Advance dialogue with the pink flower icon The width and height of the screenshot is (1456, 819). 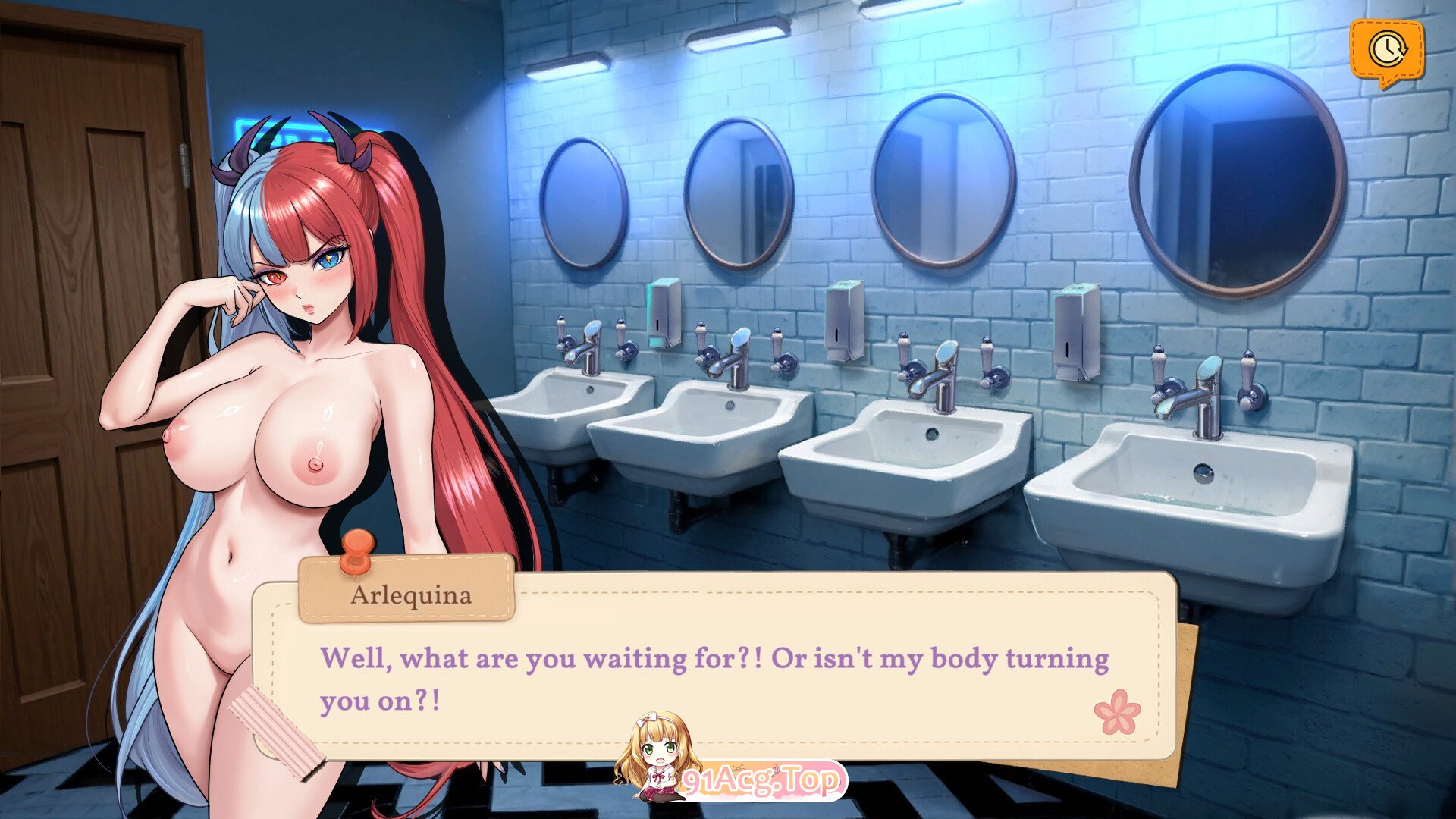(x=1116, y=712)
